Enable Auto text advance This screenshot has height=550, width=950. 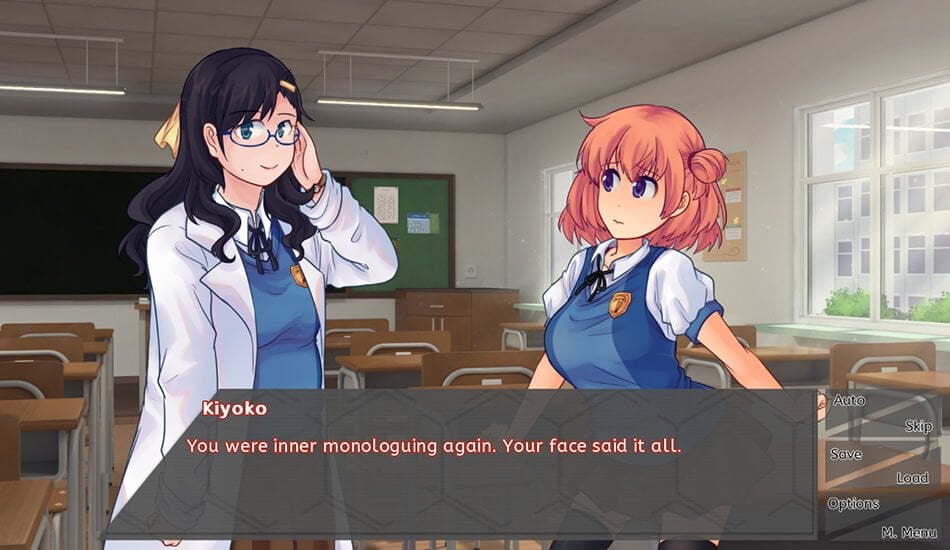point(849,401)
